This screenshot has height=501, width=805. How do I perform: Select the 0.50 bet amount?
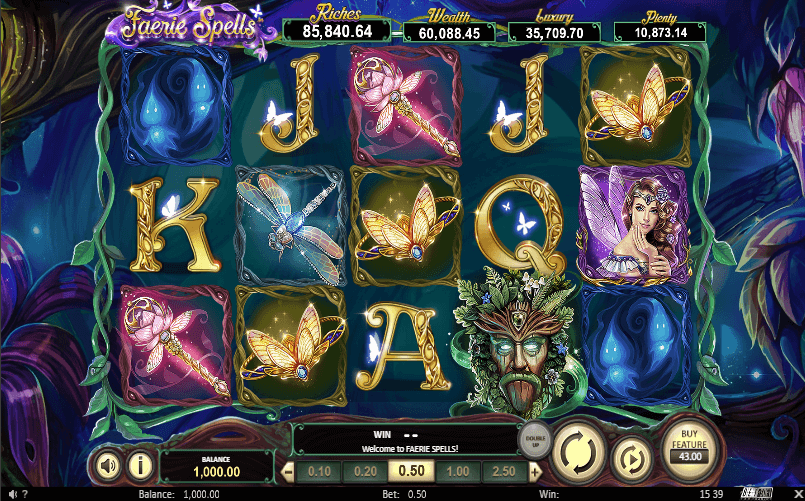pyautogui.click(x=412, y=472)
